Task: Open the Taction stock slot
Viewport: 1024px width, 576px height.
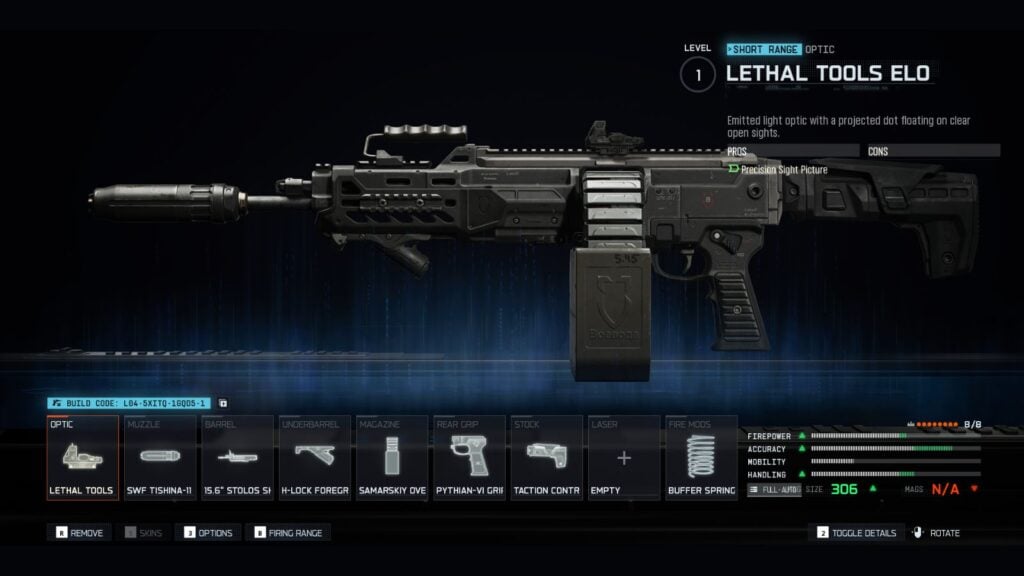Action: coord(547,458)
